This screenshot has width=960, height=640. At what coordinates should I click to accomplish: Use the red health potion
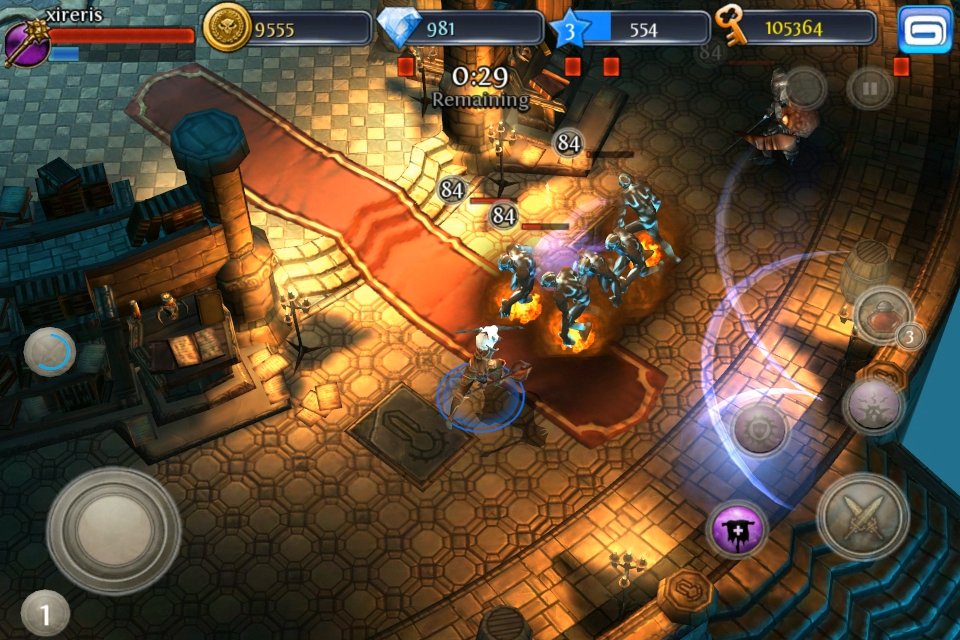881,313
